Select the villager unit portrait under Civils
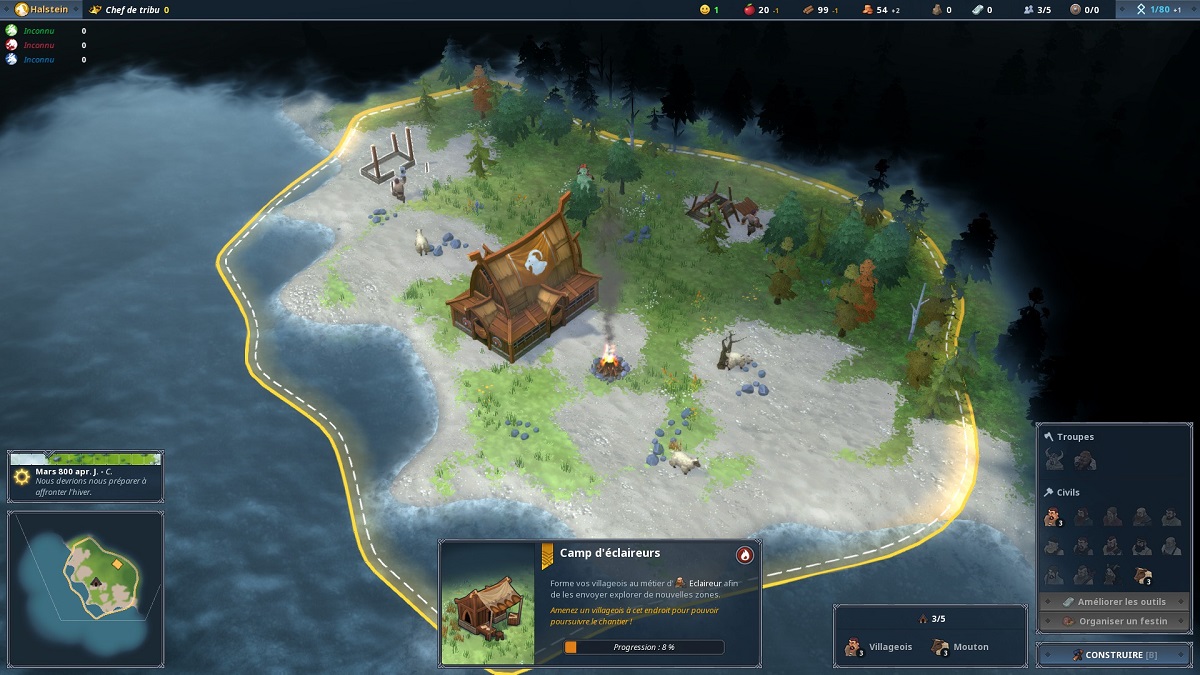 (x=1052, y=517)
